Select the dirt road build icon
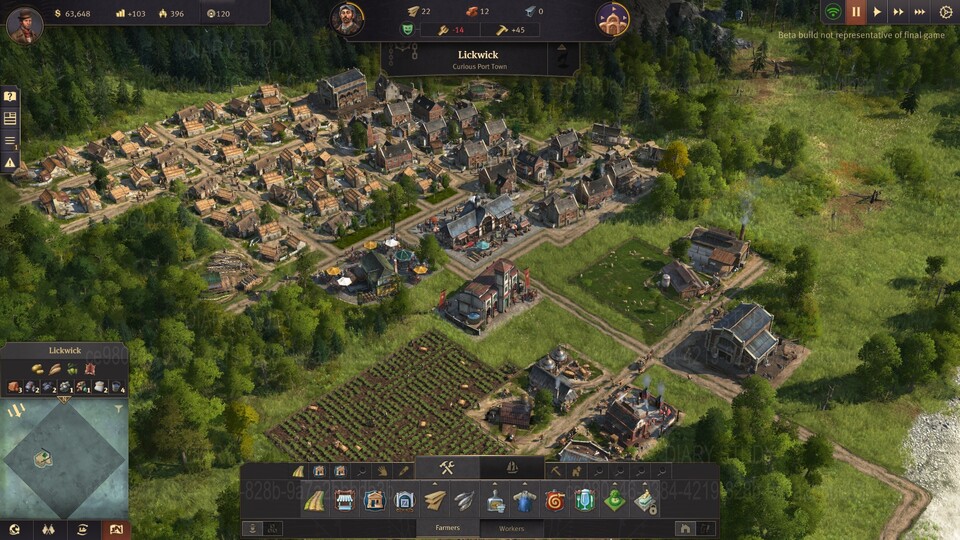 (x=314, y=500)
